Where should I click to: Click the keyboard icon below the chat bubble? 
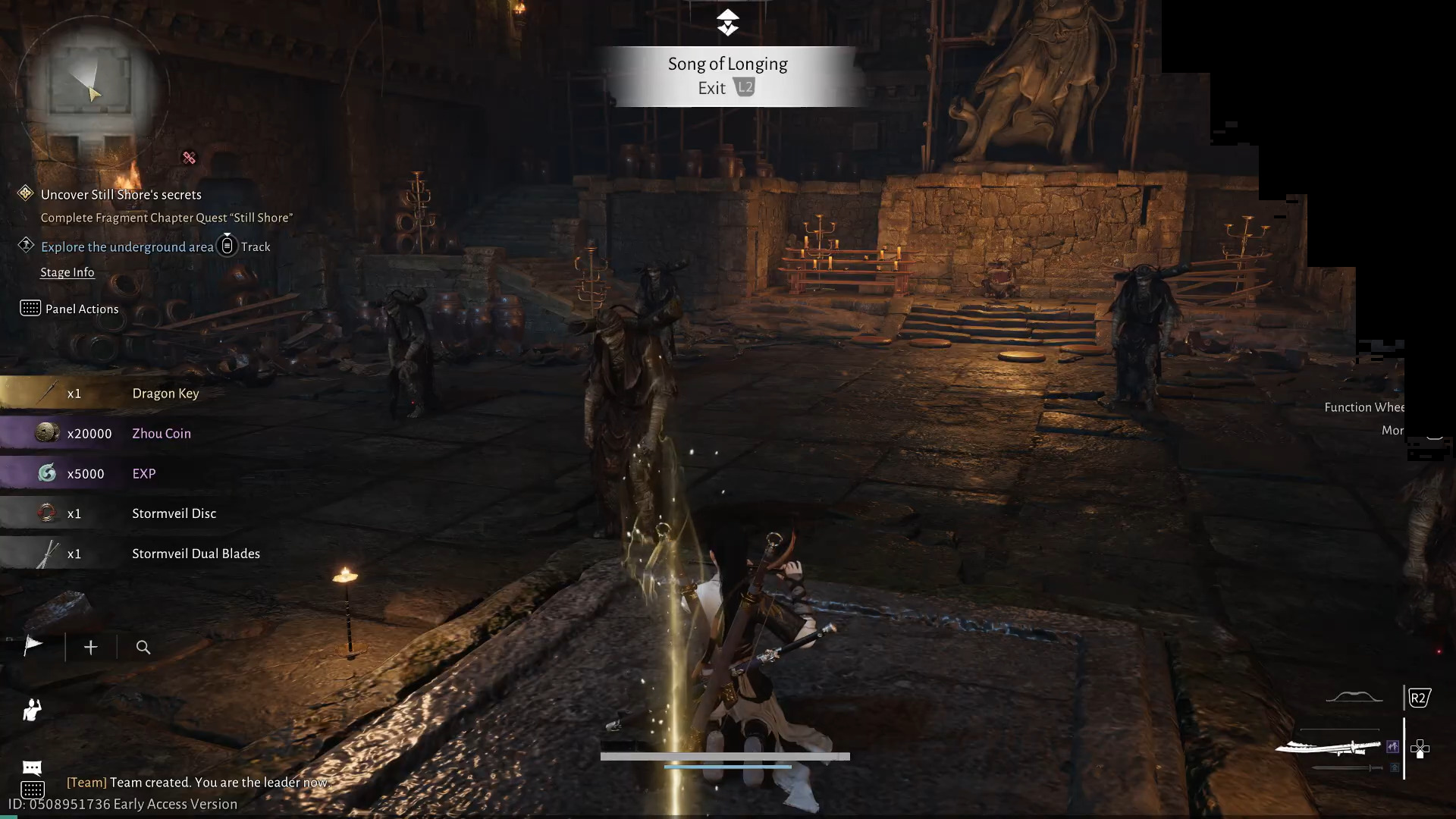pyautogui.click(x=32, y=789)
